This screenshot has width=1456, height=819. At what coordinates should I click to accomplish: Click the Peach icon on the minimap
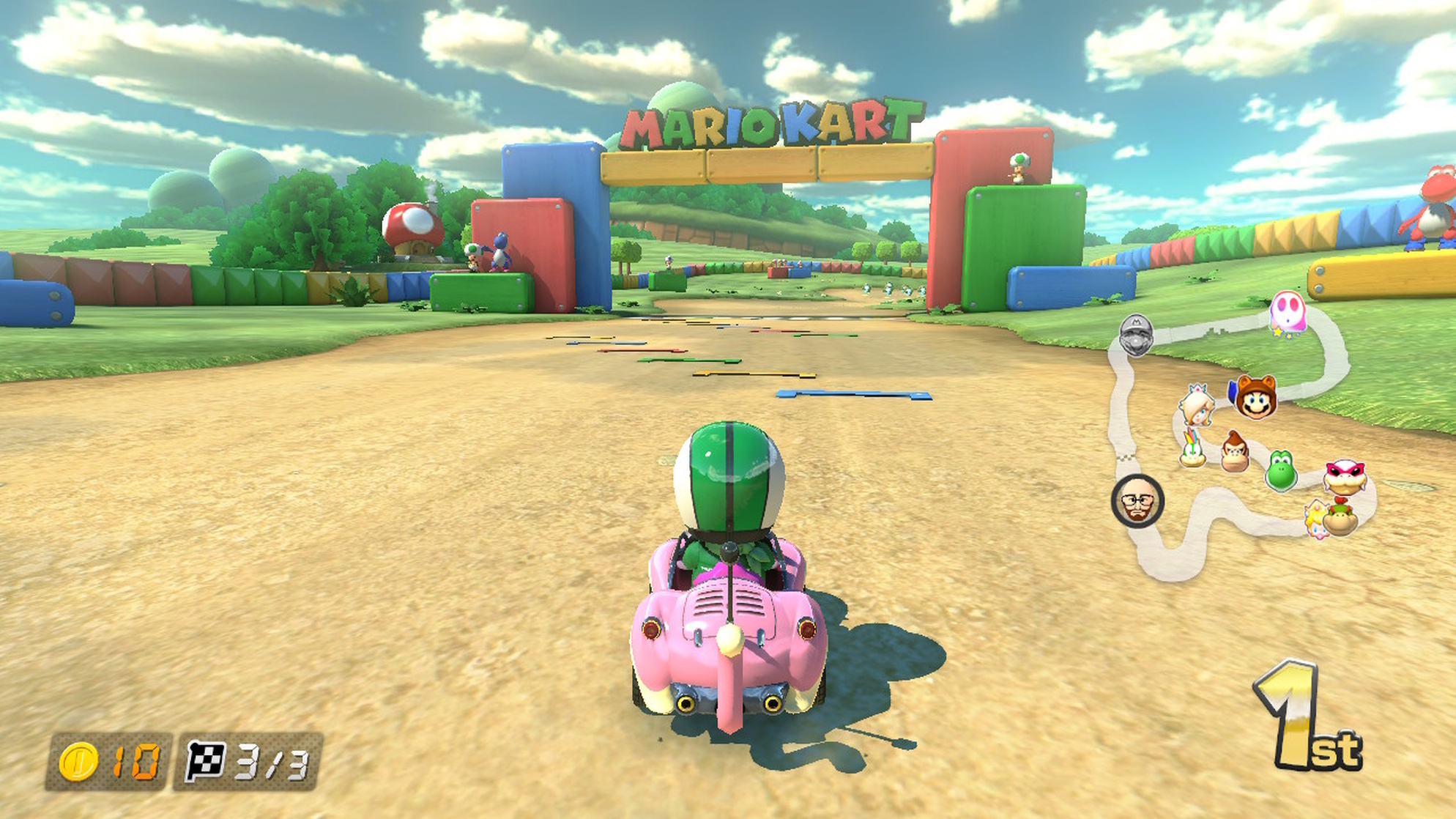[x=1315, y=522]
